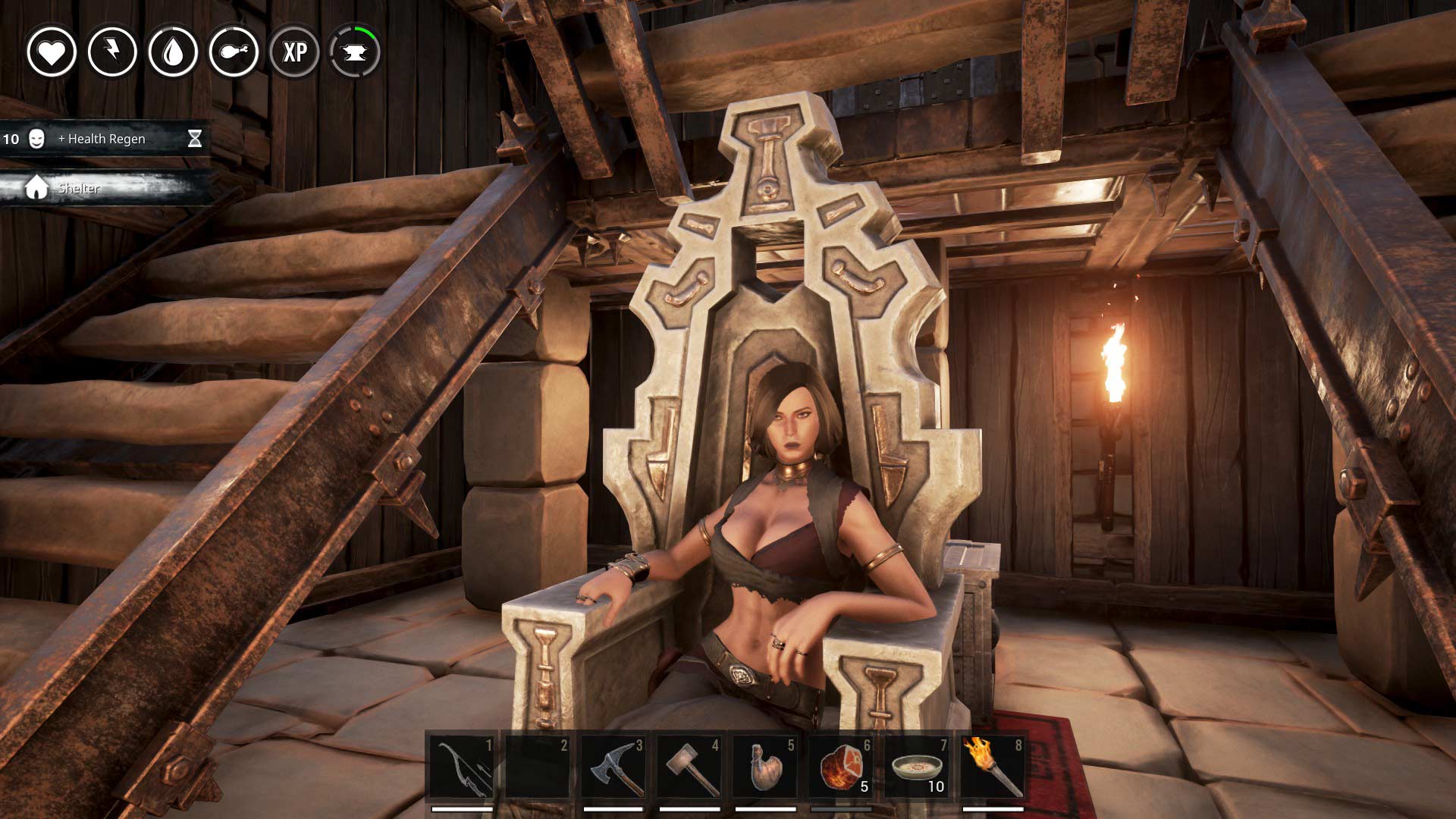Use the waterskin in slot 5
The height and width of the screenshot is (819, 1456).
coord(765,767)
